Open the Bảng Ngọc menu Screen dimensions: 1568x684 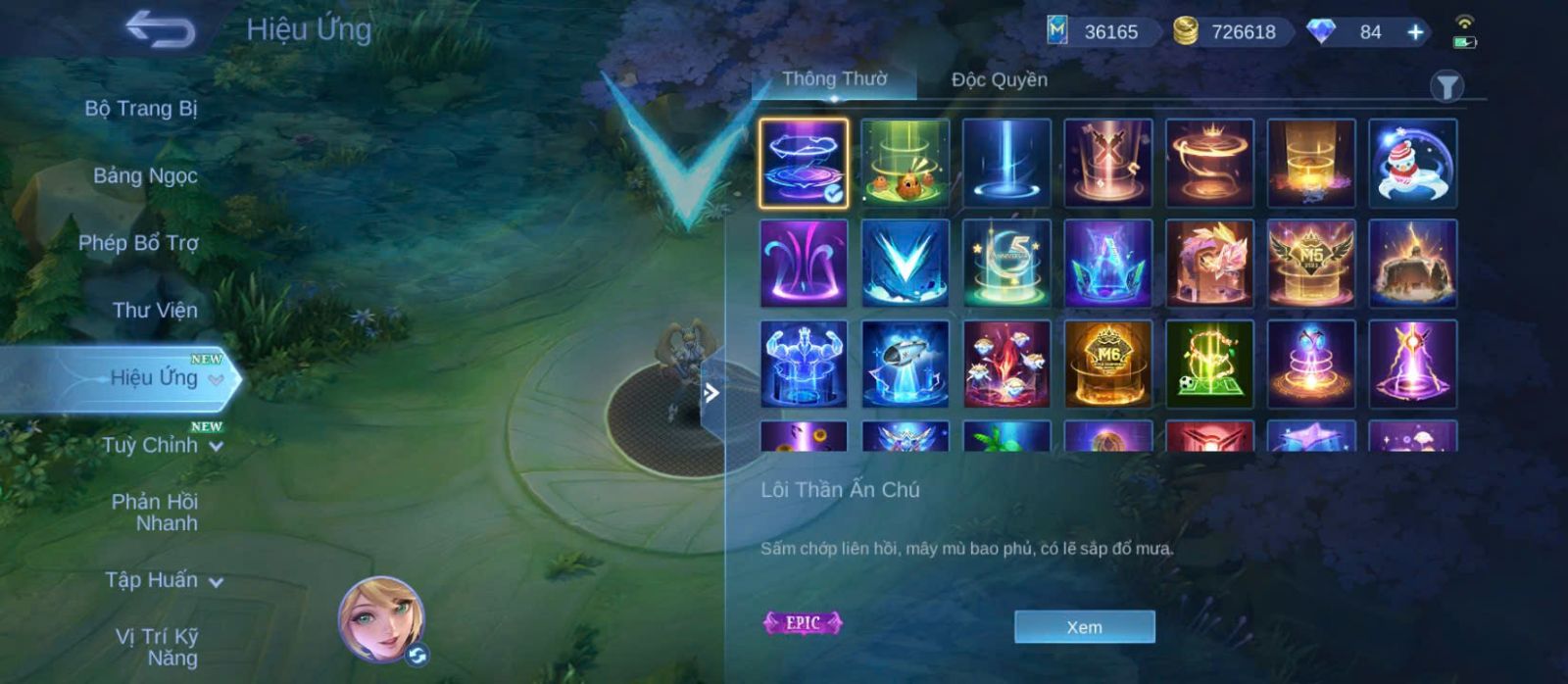point(145,176)
